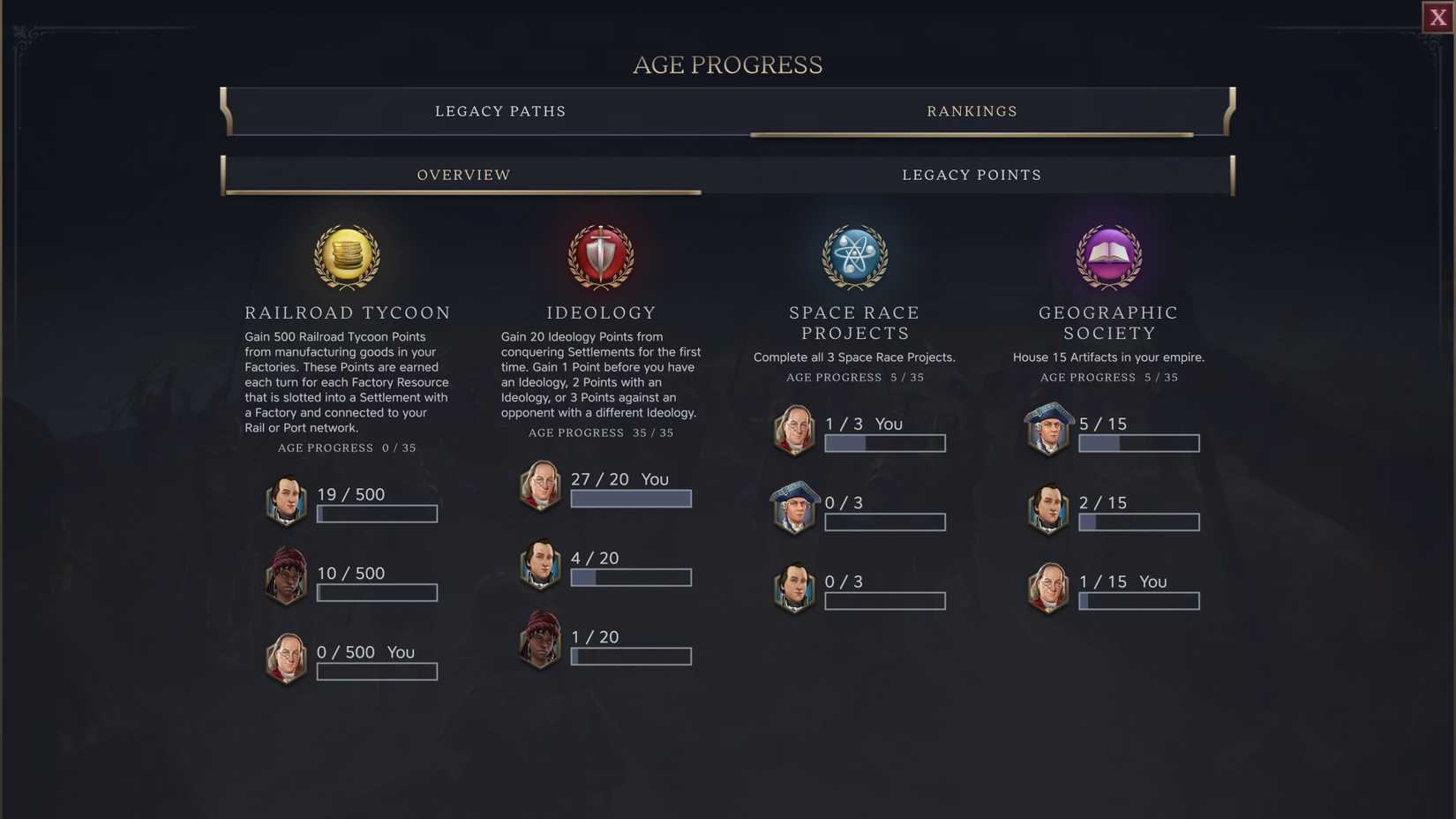Screen dimensions: 1456x819
Task: Select the Rankings tab
Action: [x=971, y=110]
